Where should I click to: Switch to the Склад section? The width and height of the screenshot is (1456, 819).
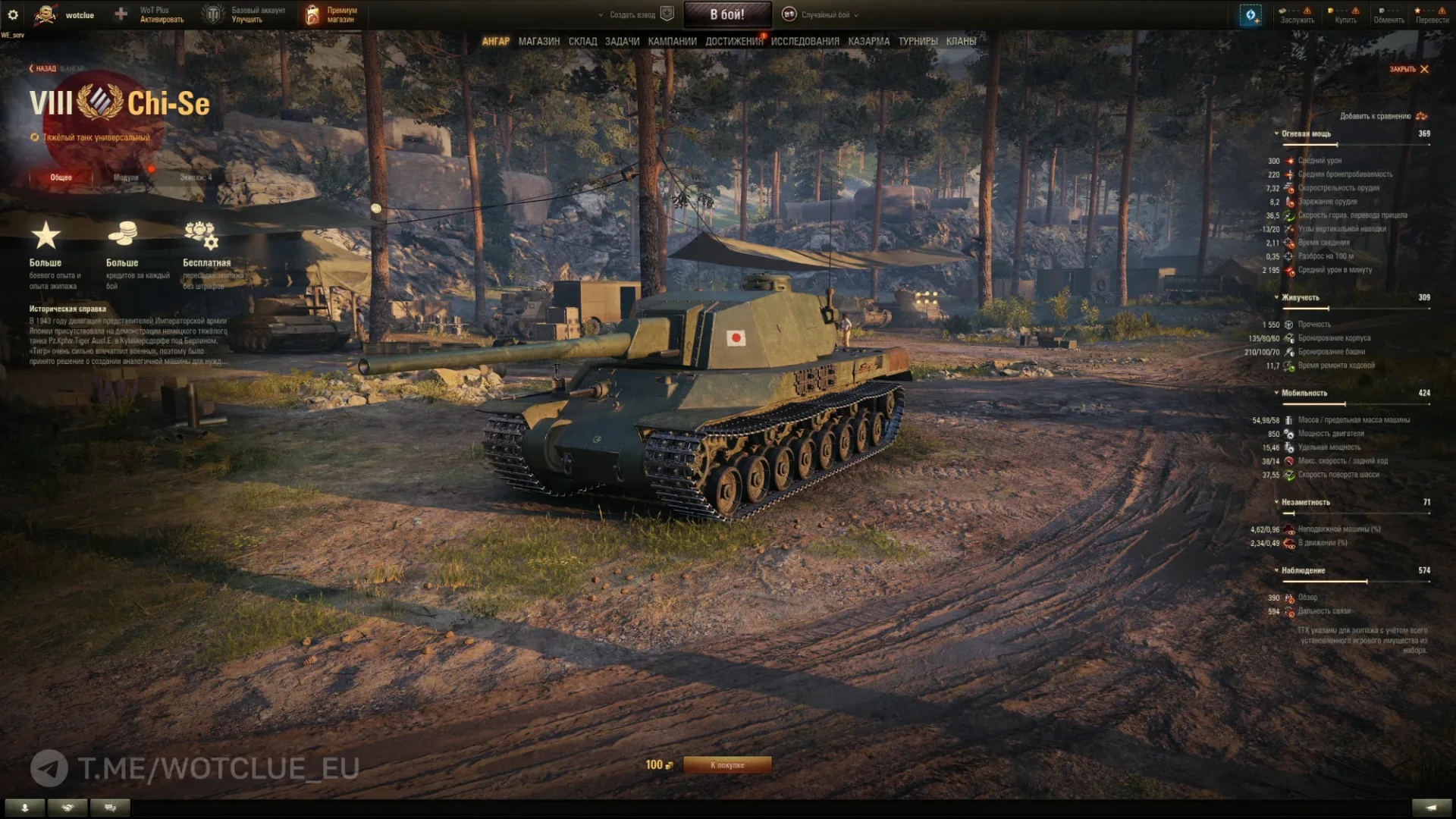(582, 42)
